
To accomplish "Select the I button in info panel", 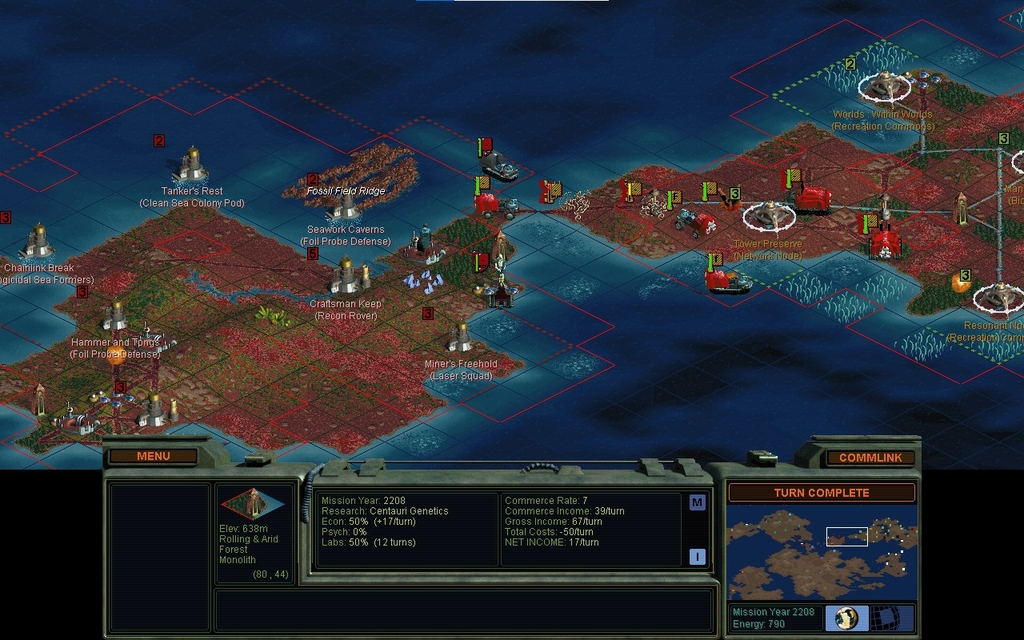I will point(697,557).
